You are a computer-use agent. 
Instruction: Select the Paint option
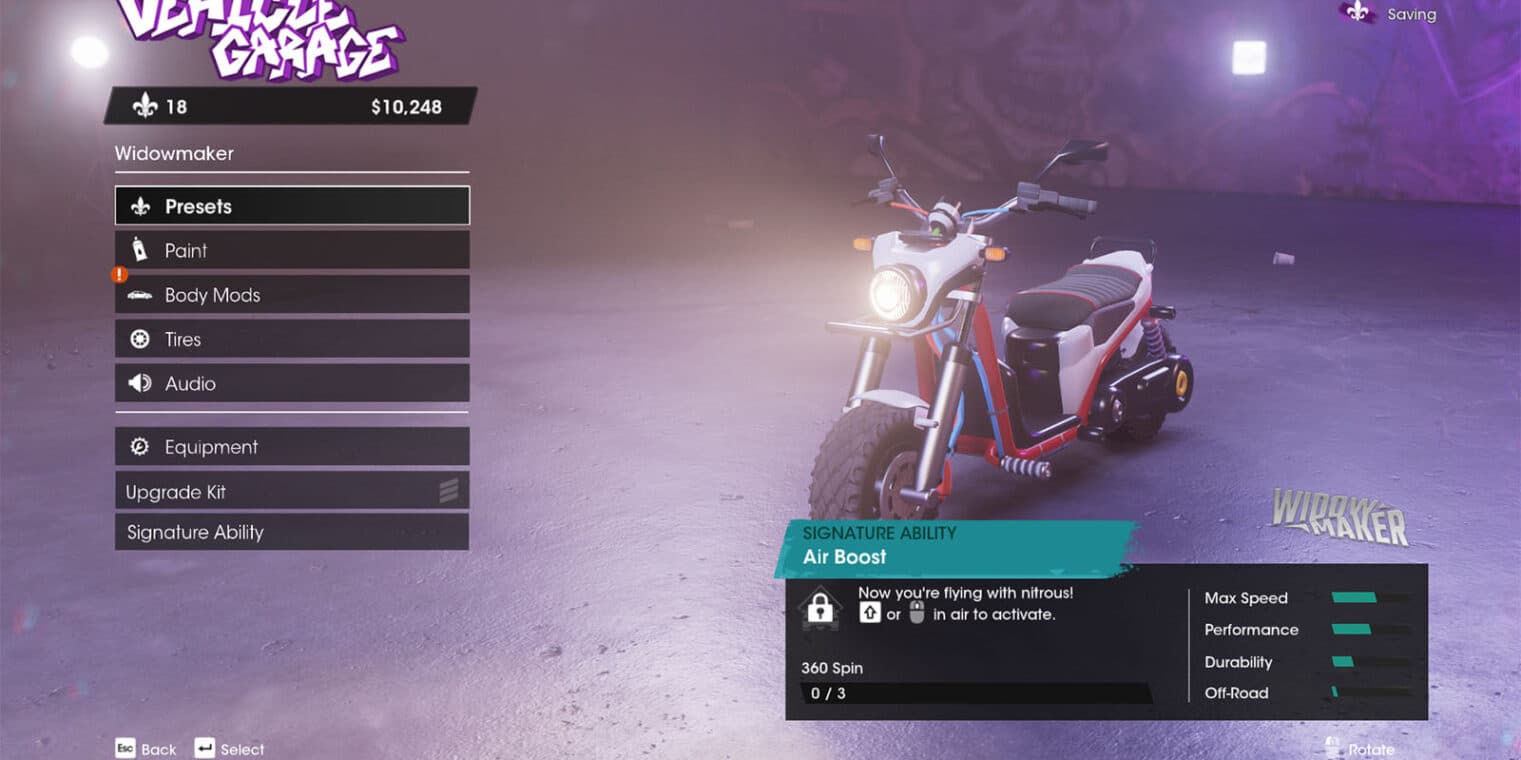coord(291,250)
